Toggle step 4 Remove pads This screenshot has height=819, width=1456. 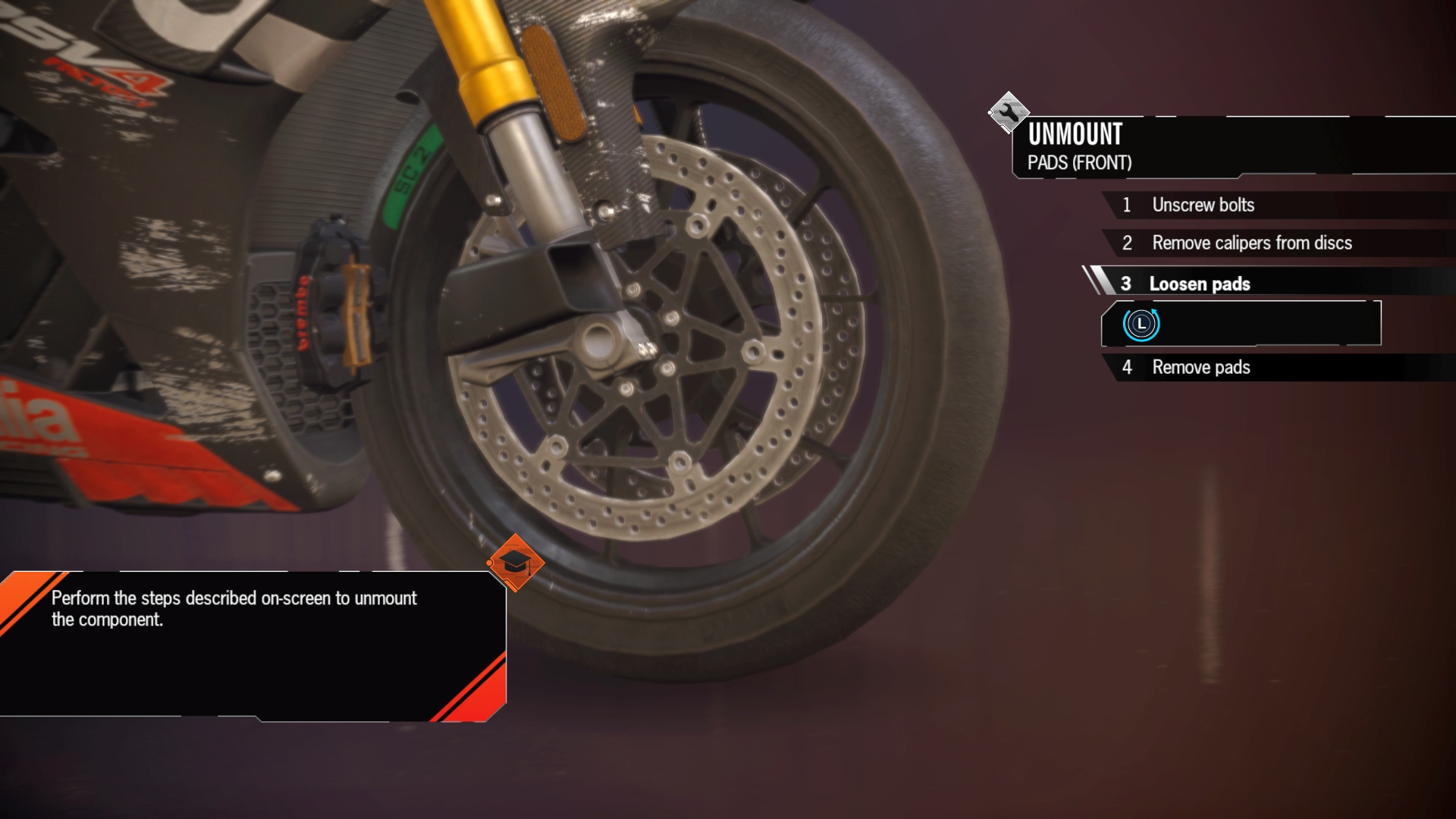click(x=1201, y=367)
